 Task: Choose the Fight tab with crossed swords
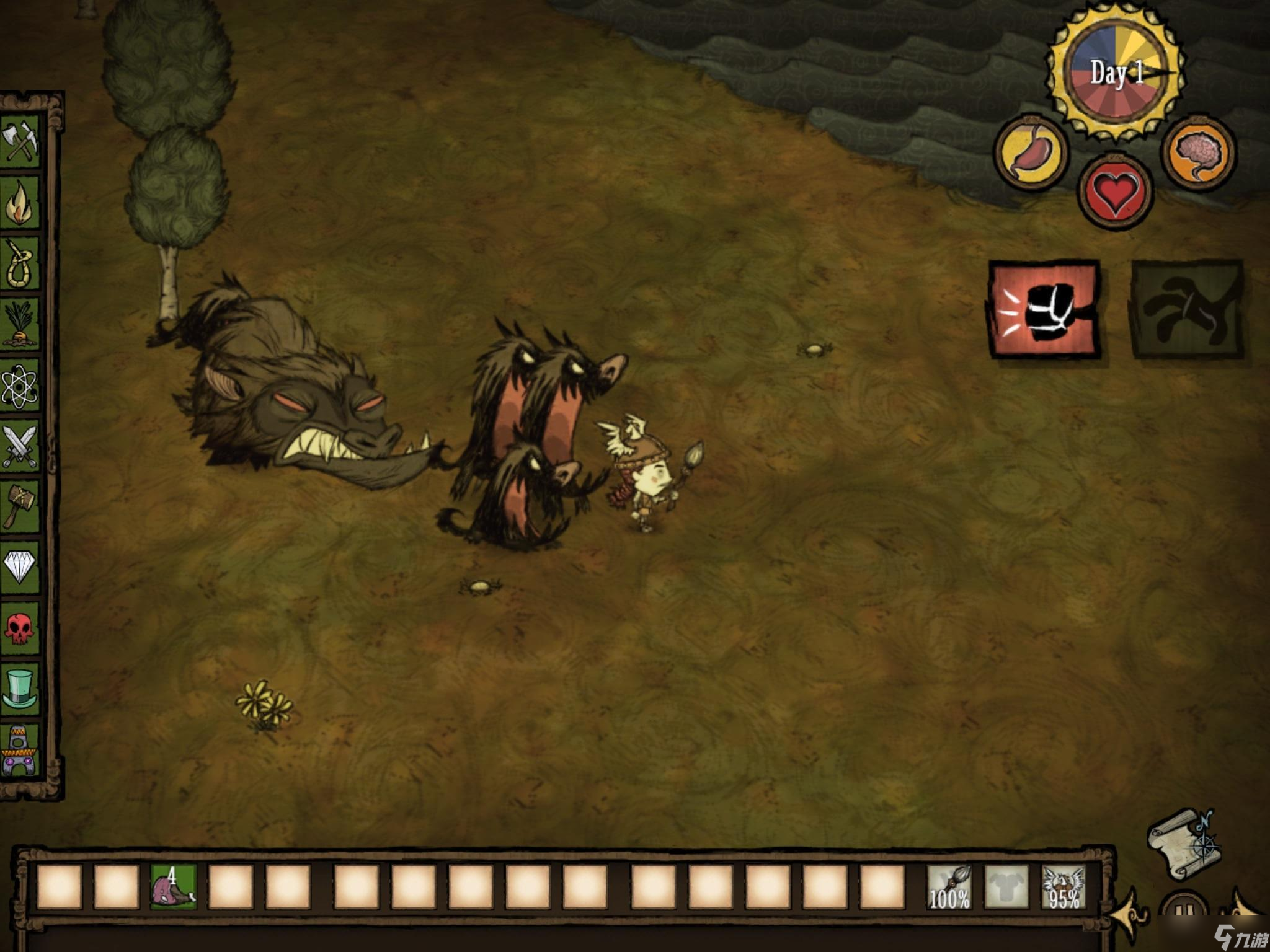20,445
